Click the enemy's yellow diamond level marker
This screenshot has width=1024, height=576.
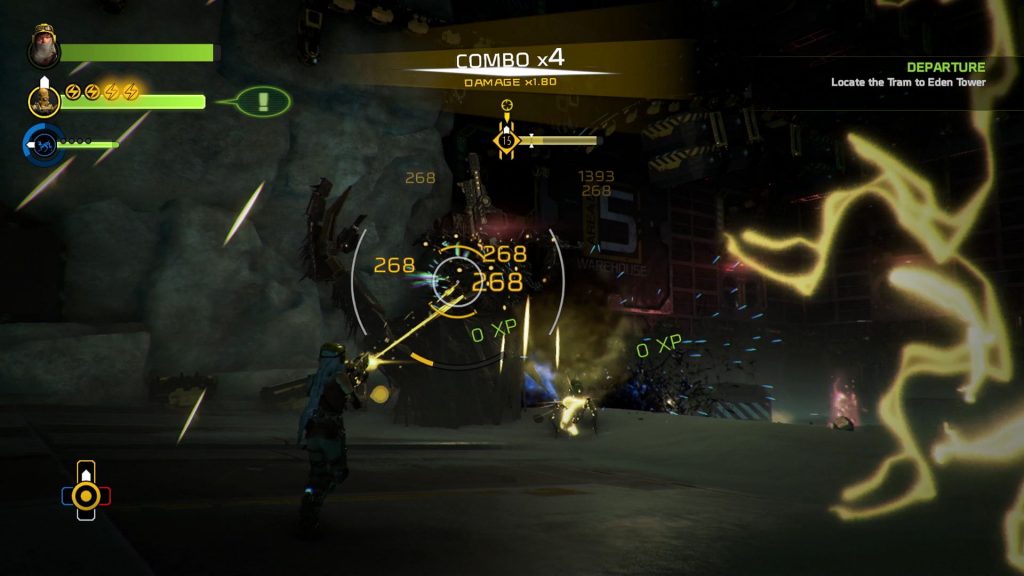tap(507, 141)
